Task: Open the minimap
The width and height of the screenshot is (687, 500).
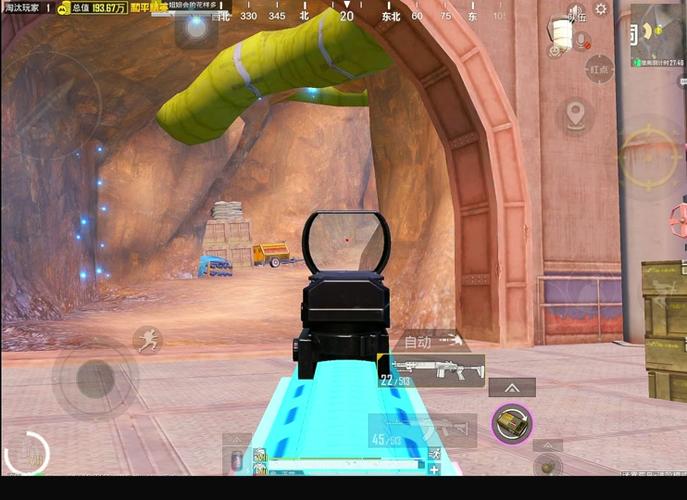Action: point(657,35)
